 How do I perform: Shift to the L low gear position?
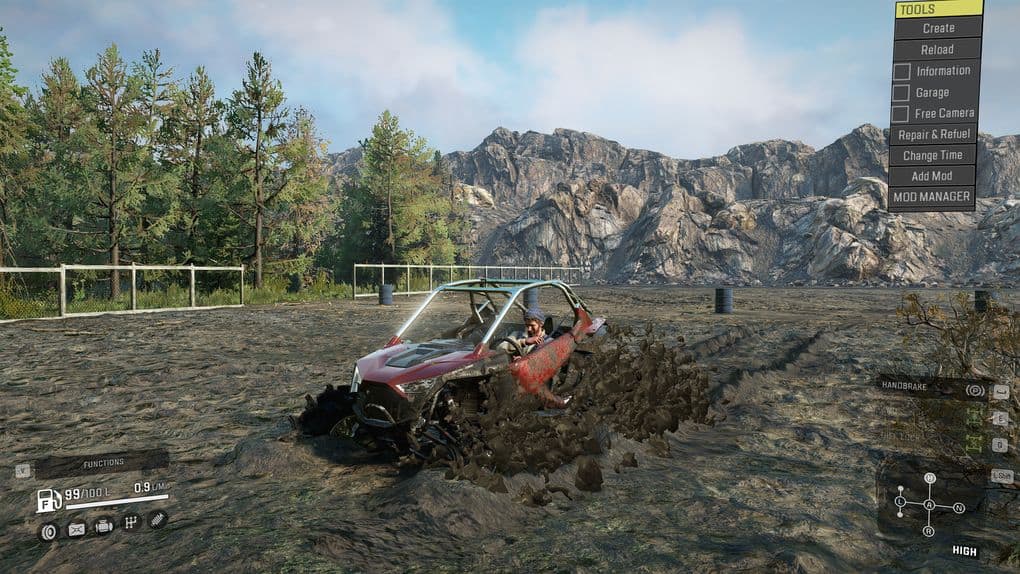click(x=900, y=500)
